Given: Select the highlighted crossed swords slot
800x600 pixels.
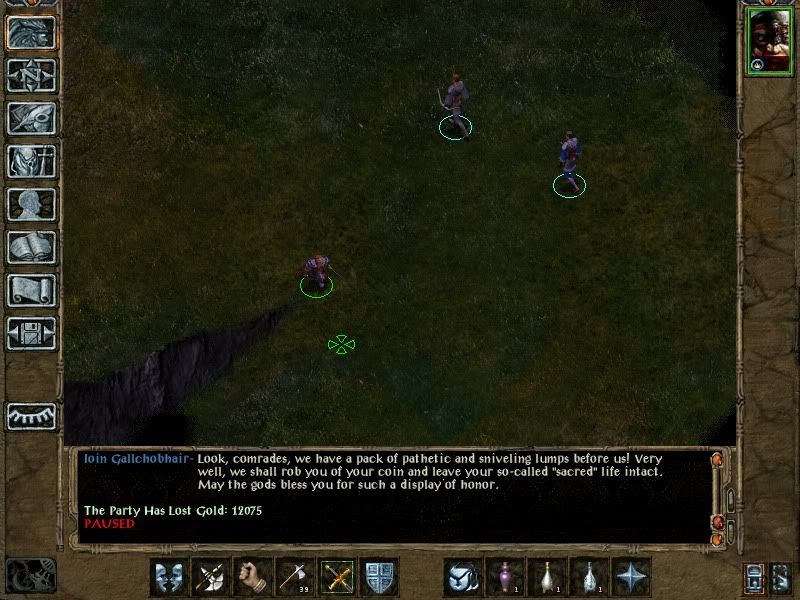Looking at the screenshot, I should click(x=337, y=577).
